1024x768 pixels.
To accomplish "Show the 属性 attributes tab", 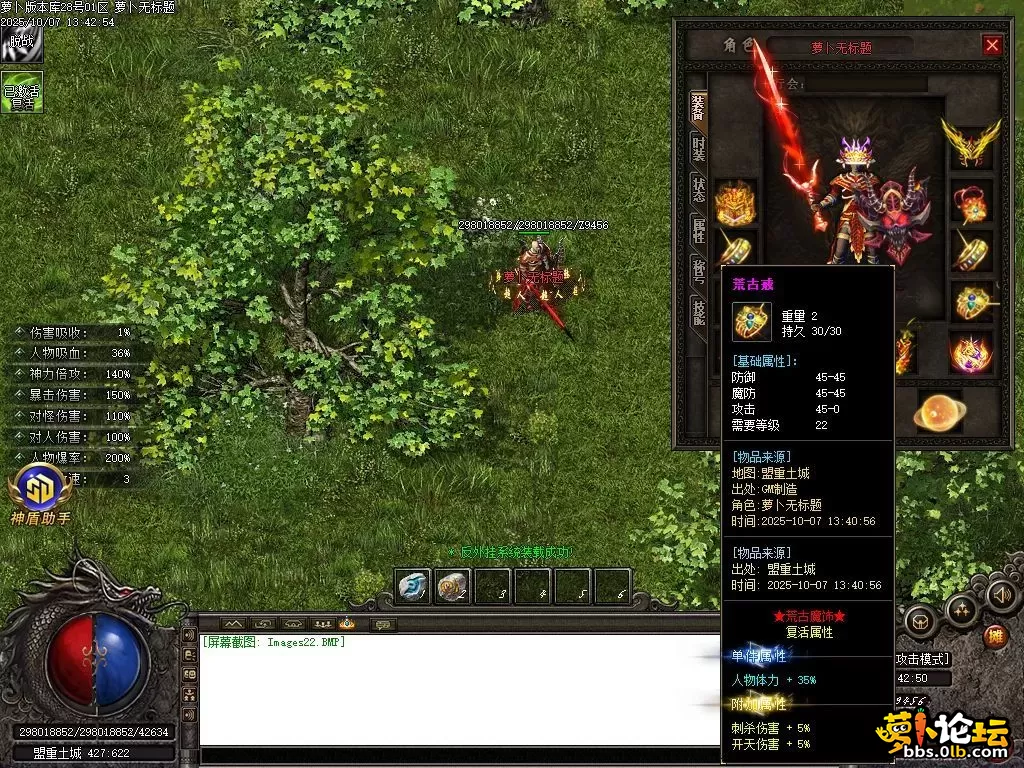I will coord(699,231).
